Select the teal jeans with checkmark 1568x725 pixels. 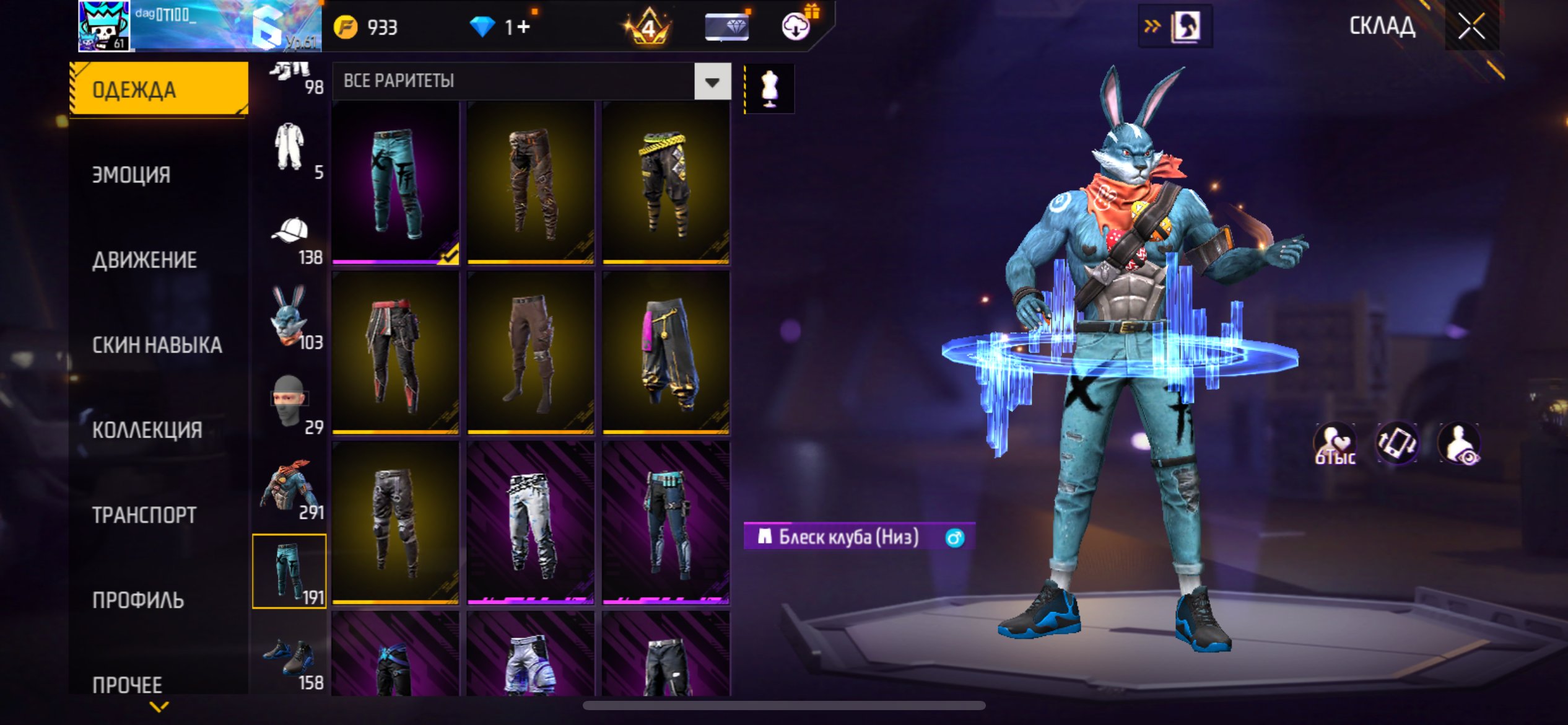click(x=396, y=183)
